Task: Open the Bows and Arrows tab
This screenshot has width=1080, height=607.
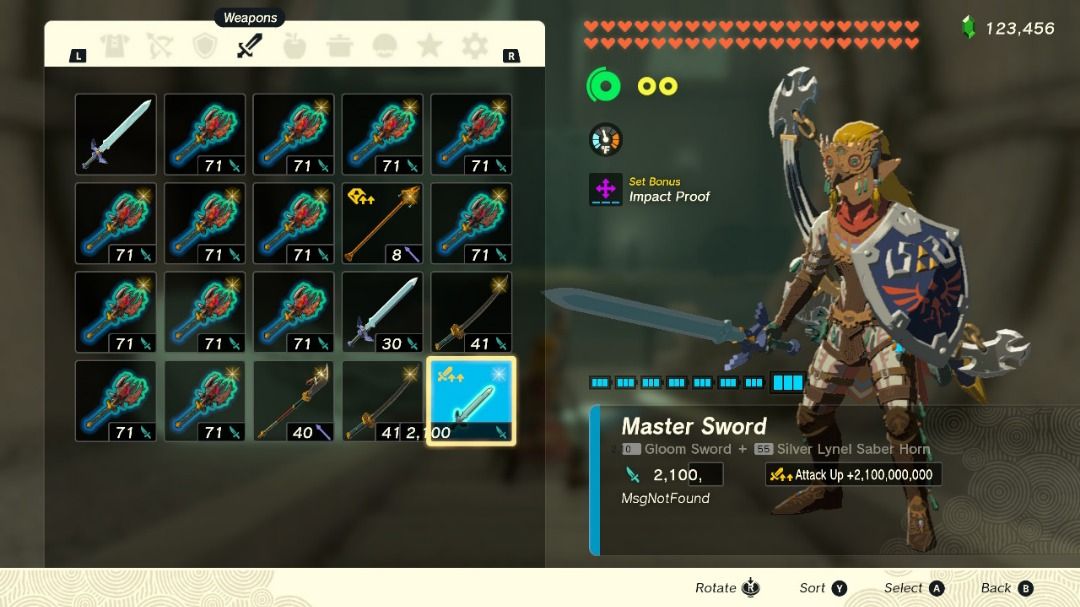Action: 159,46
